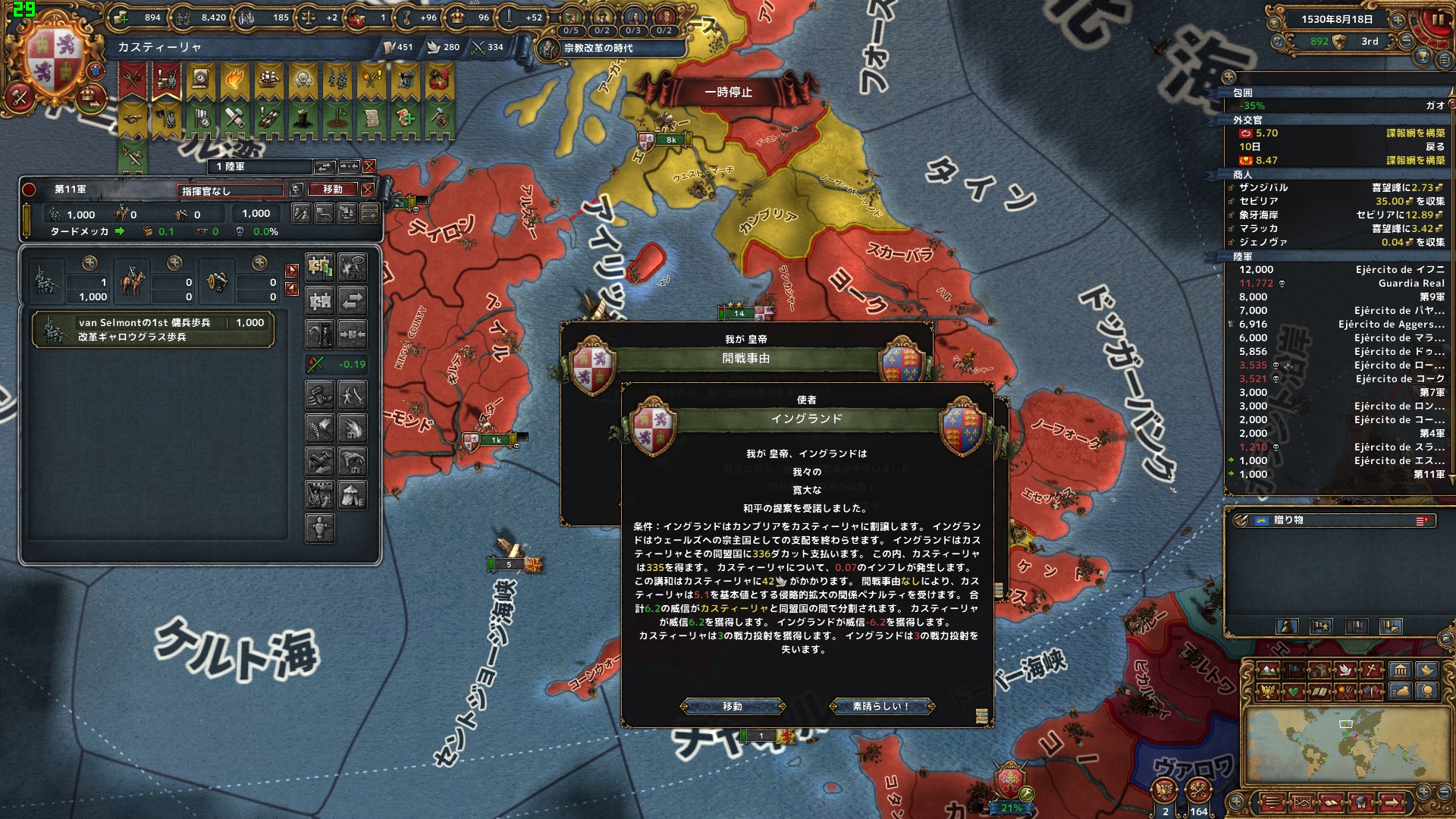Open the 宗教改革の時代 age panel
The image size is (1456, 819).
(598, 49)
